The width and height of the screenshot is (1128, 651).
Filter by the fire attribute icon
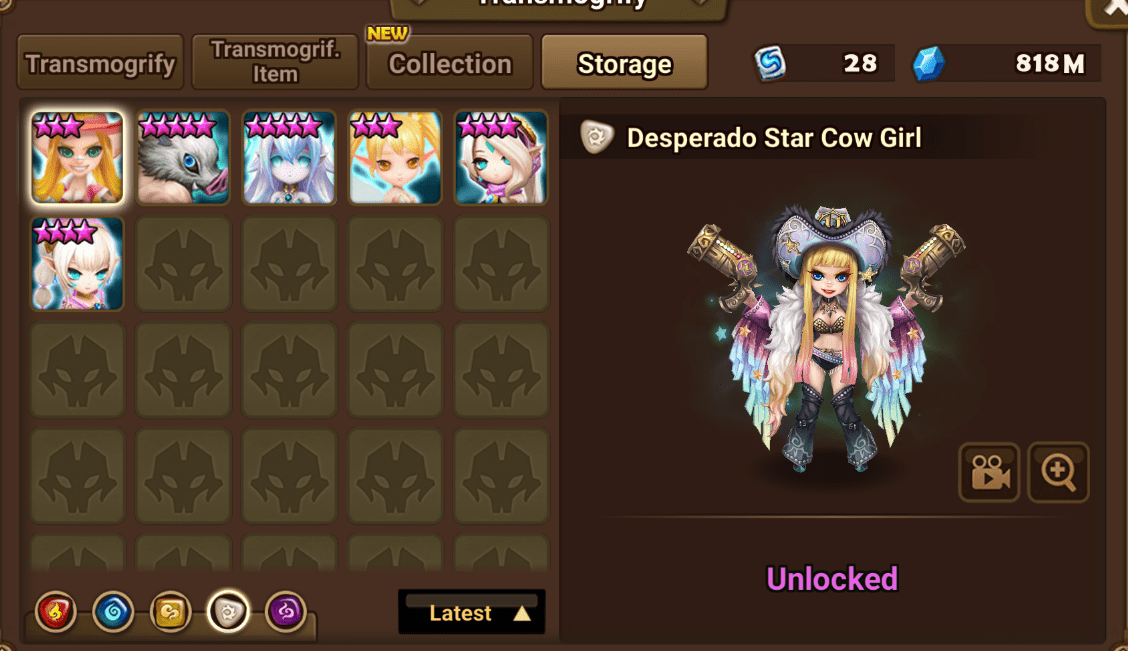(55, 612)
